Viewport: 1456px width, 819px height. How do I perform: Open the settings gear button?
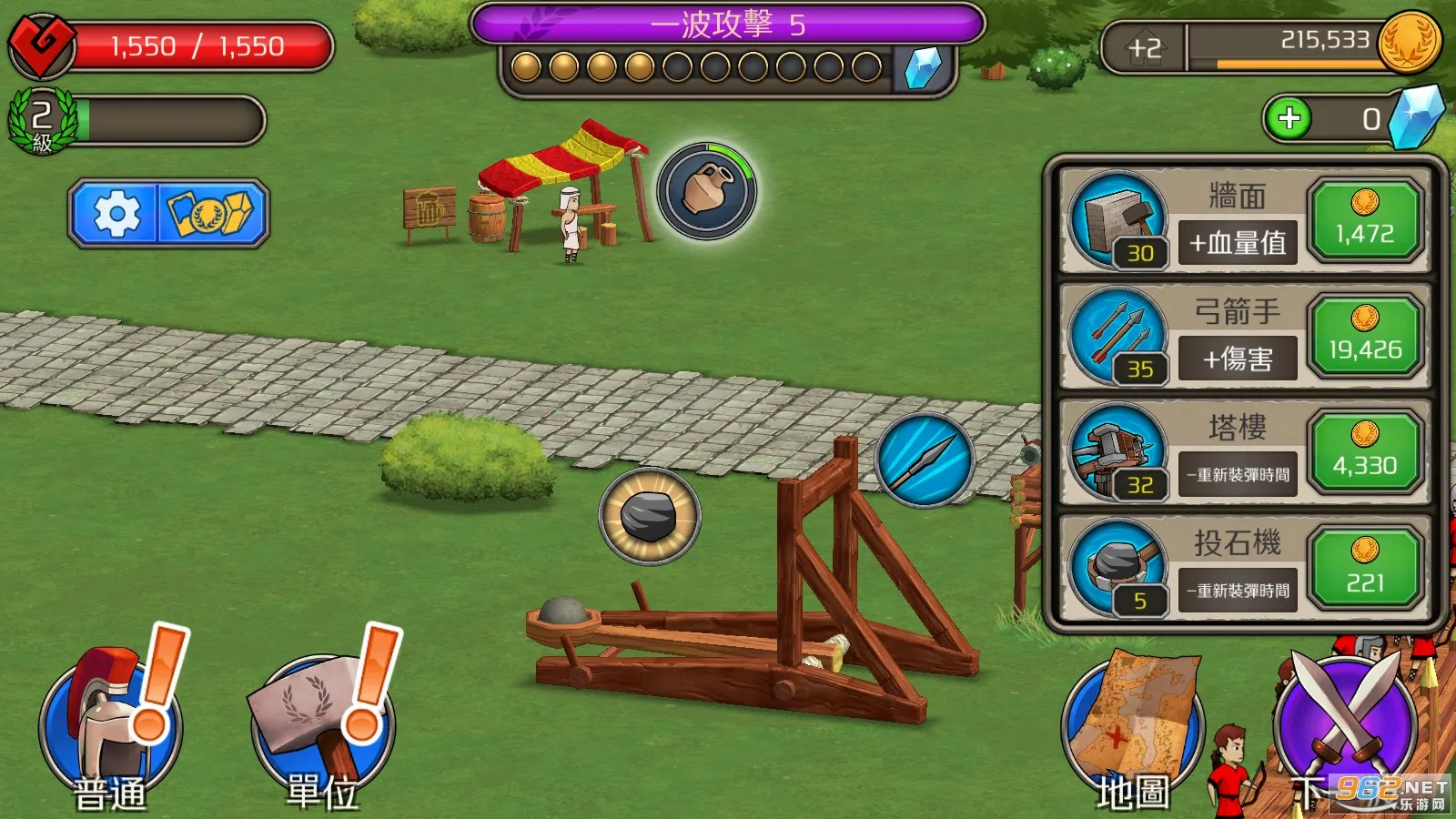117,214
